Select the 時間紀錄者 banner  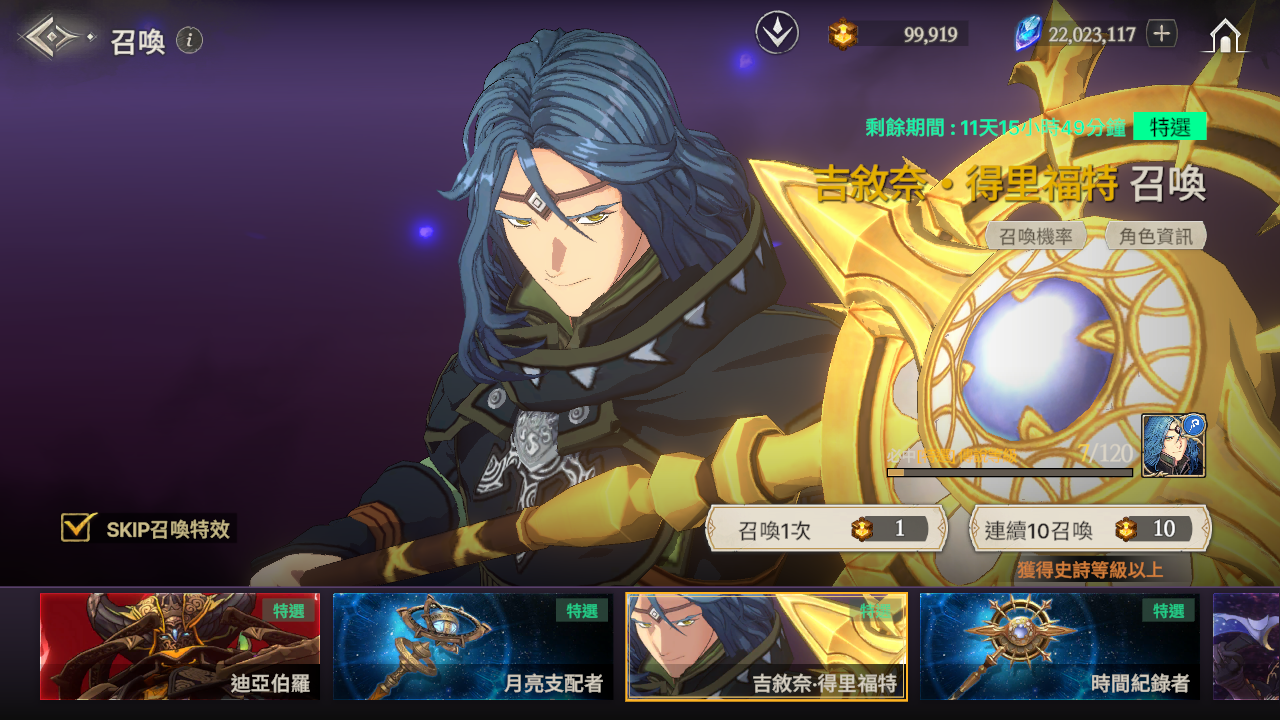click(1060, 646)
